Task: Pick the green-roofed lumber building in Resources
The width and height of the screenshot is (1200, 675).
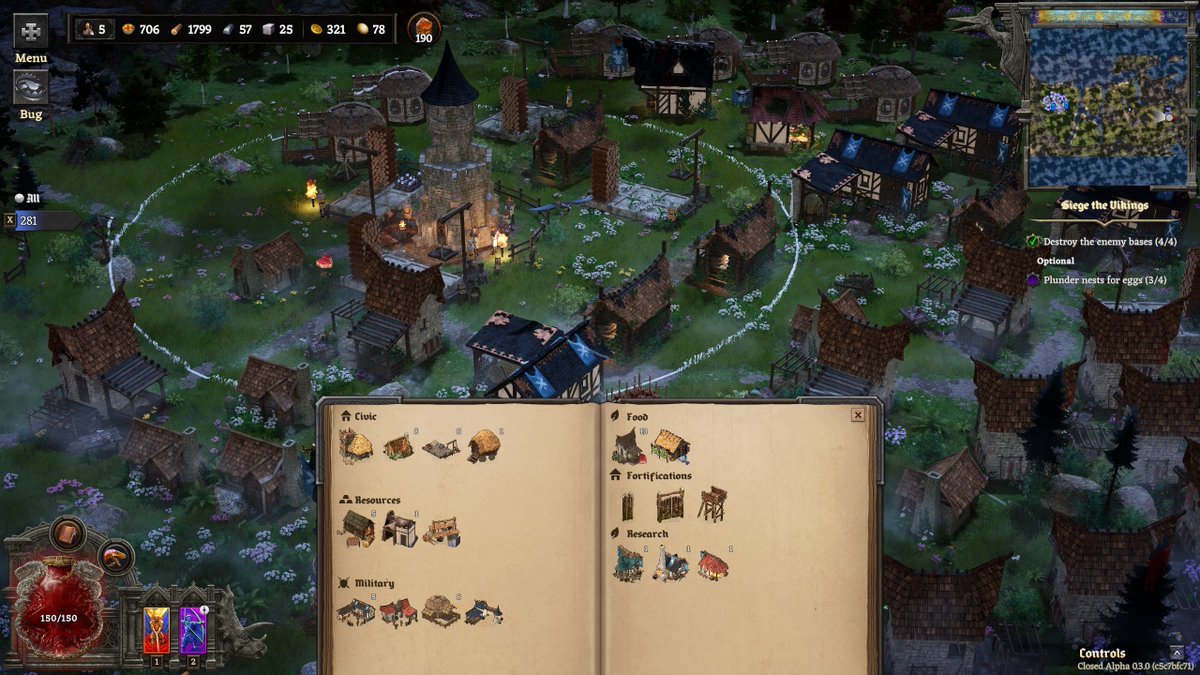Action: [357, 529]
